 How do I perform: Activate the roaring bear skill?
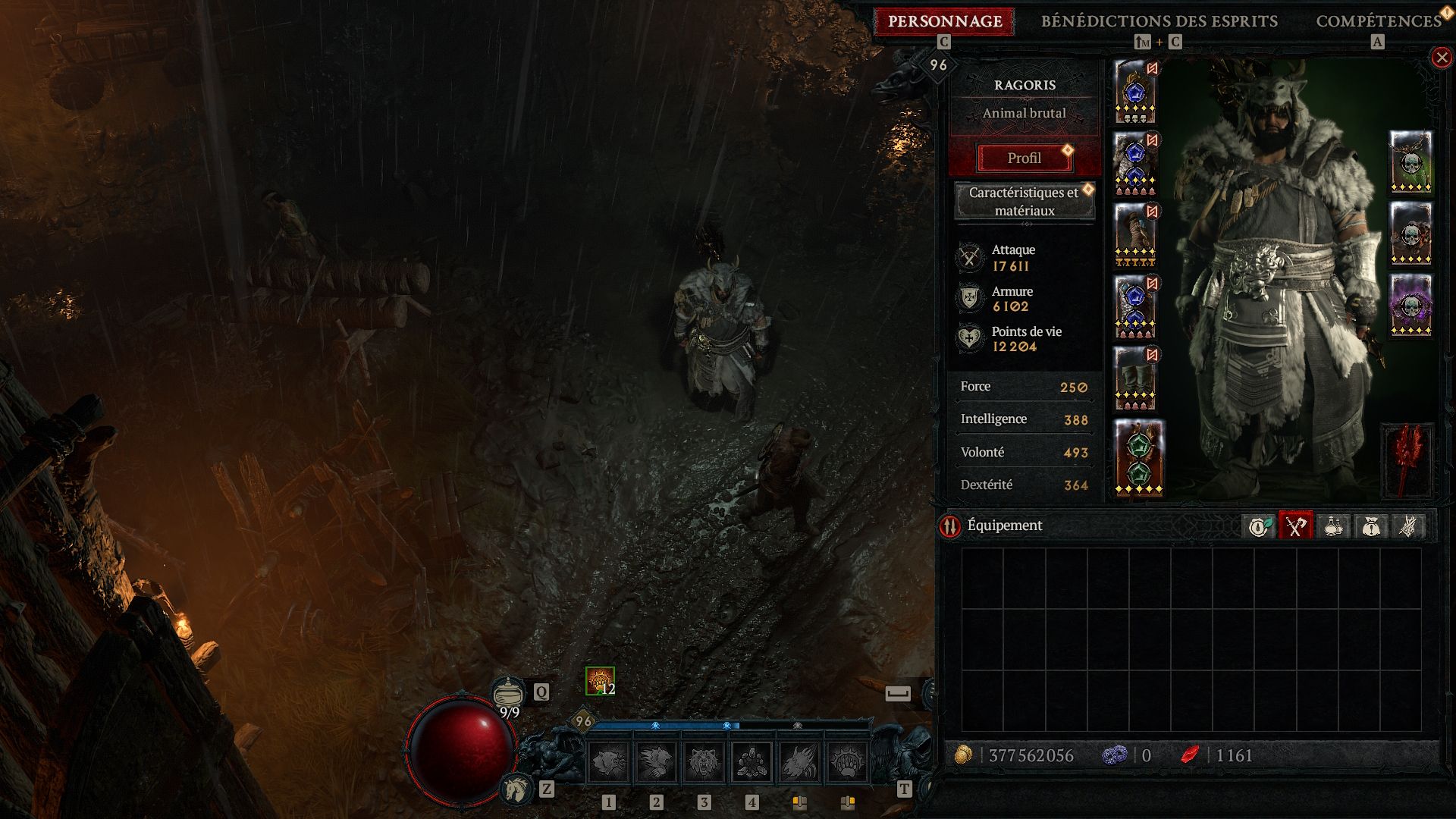[x=704, y=761]
